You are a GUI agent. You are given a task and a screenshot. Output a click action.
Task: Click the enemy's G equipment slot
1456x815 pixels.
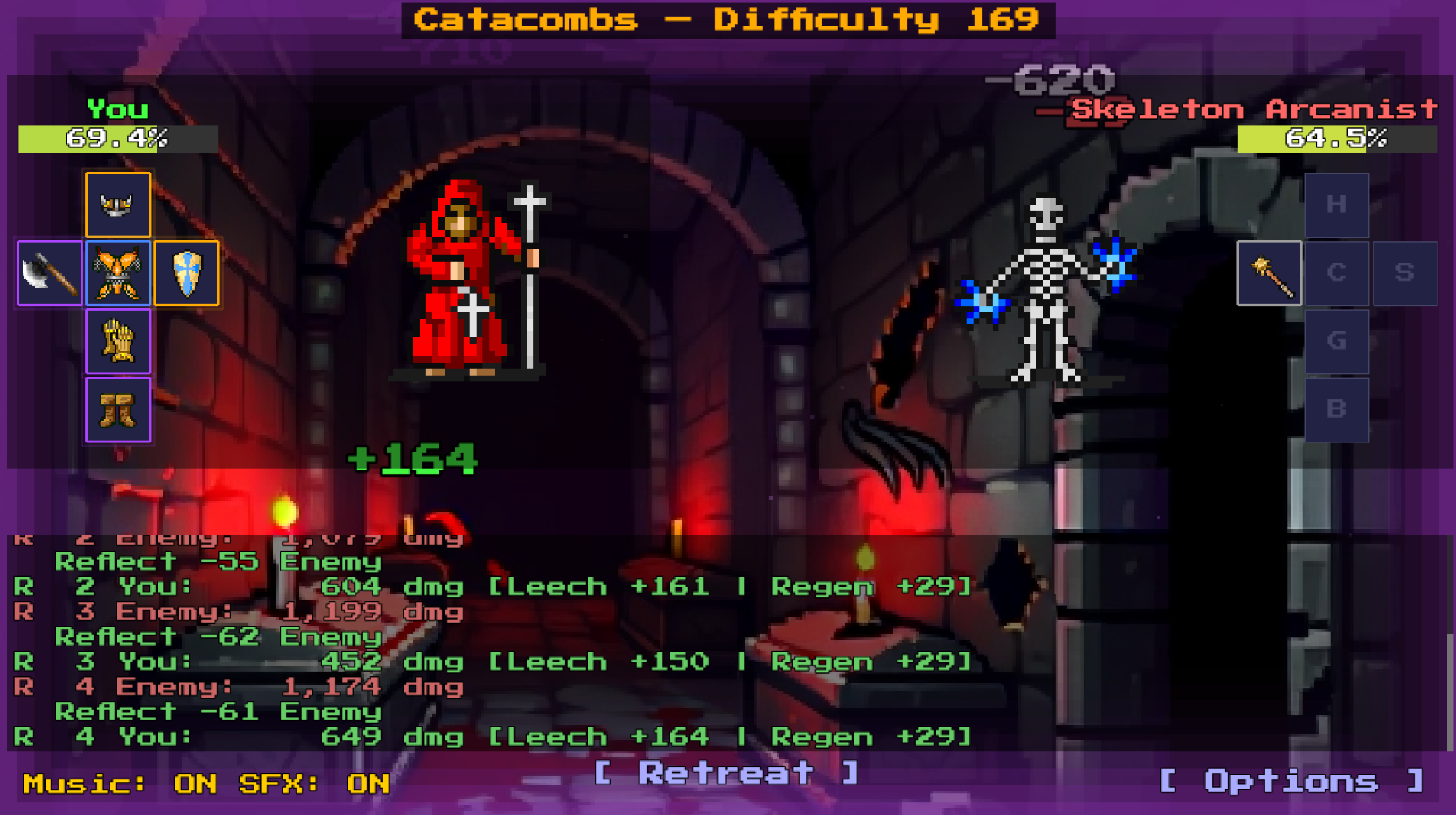1336,341
